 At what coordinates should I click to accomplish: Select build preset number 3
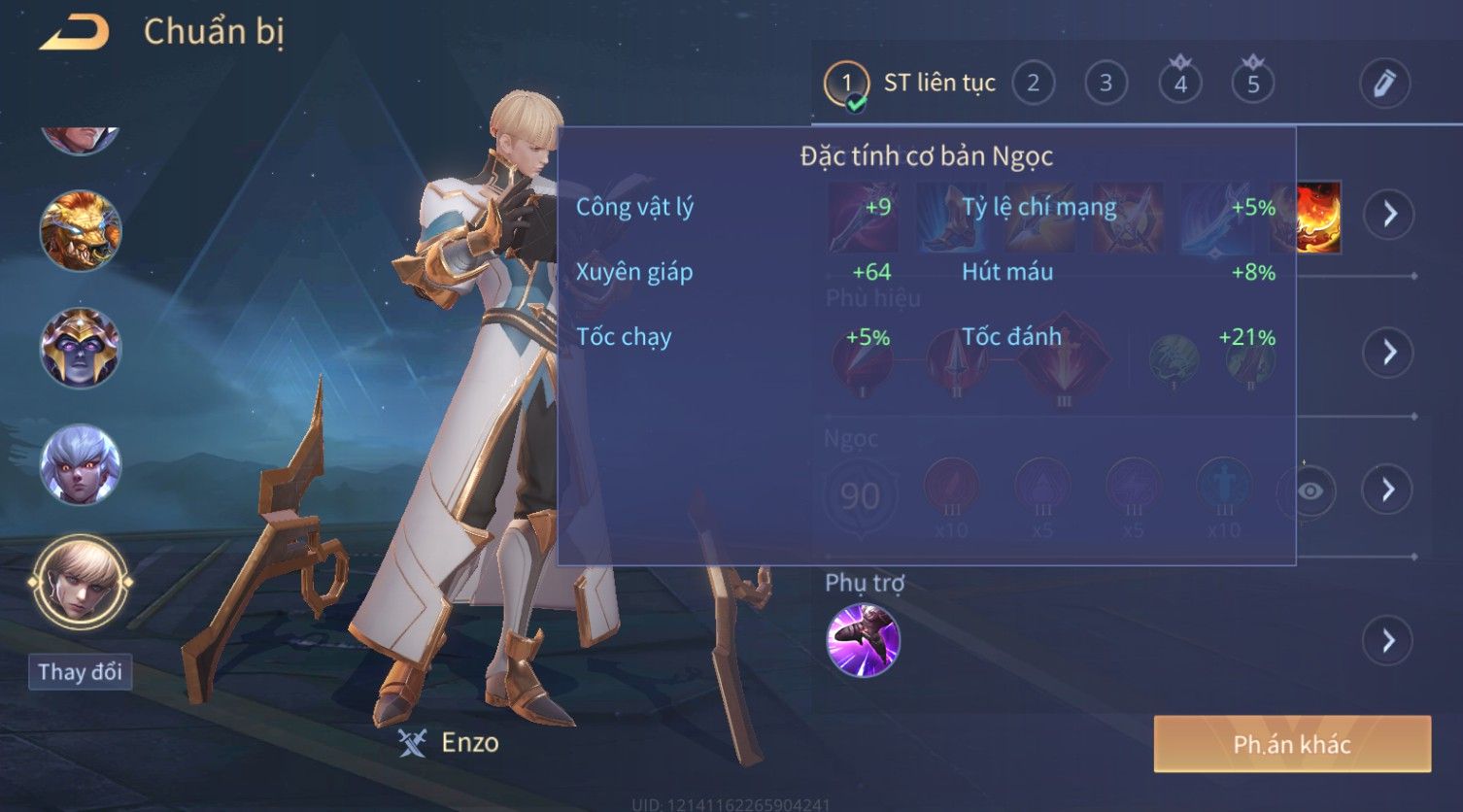1106,84
